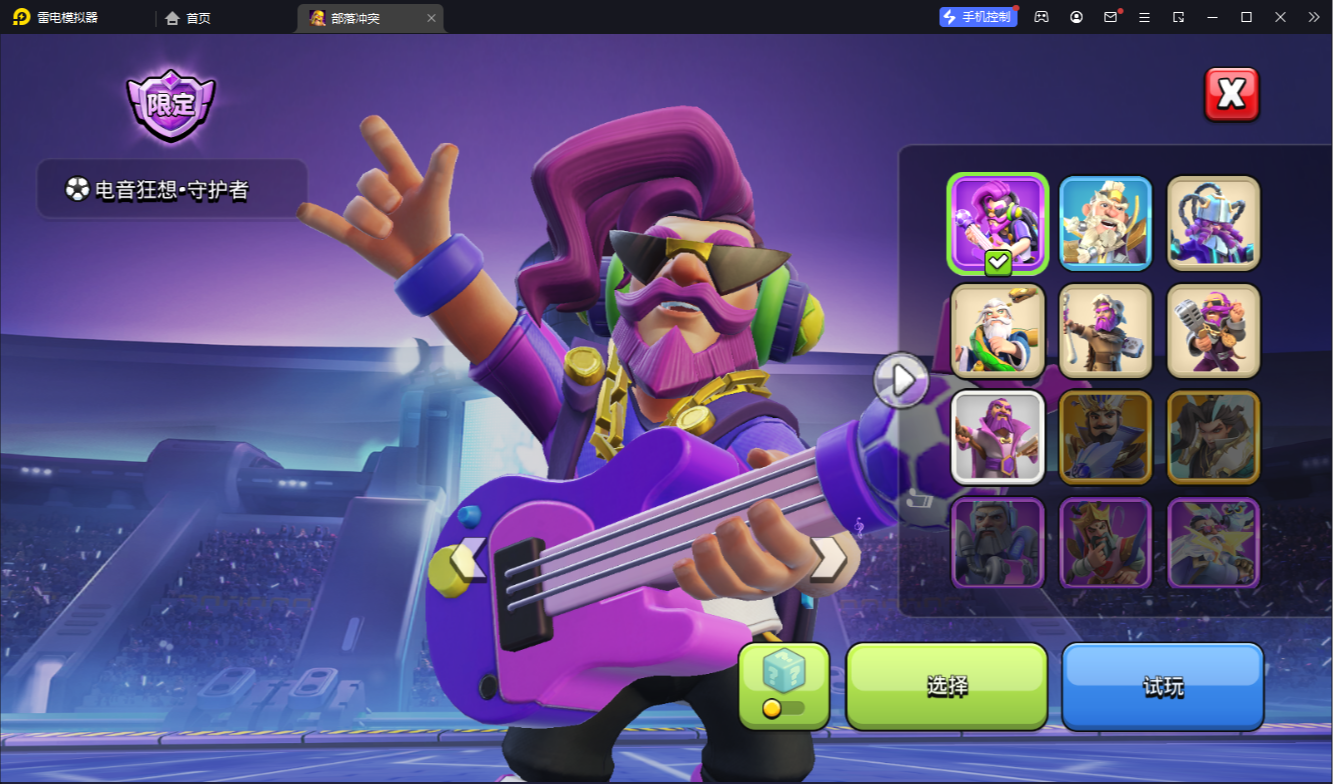Pick the microphone-holding warden skin

1213,331
